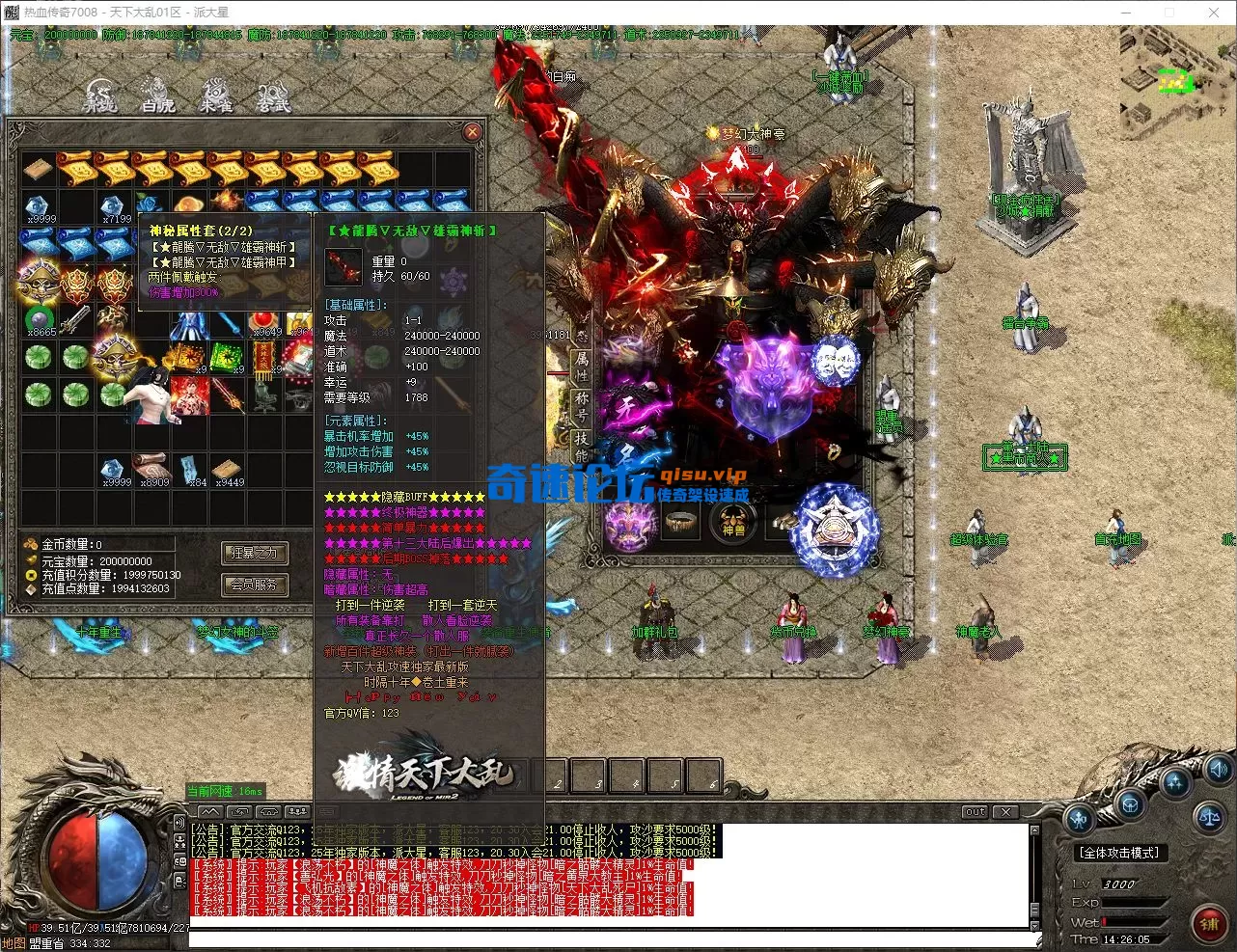The height and width of the screenshot is (952, 1237).
Task: Close the inventory bag window
Action: point(472,132)
